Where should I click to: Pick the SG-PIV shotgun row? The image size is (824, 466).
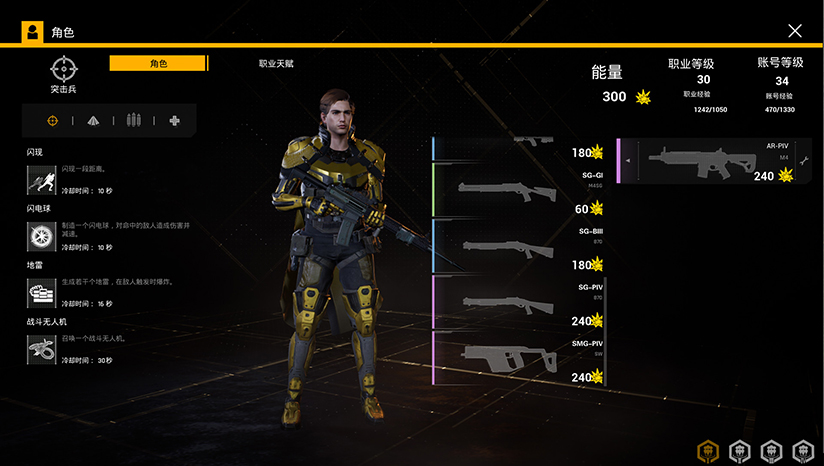(520, 303)
